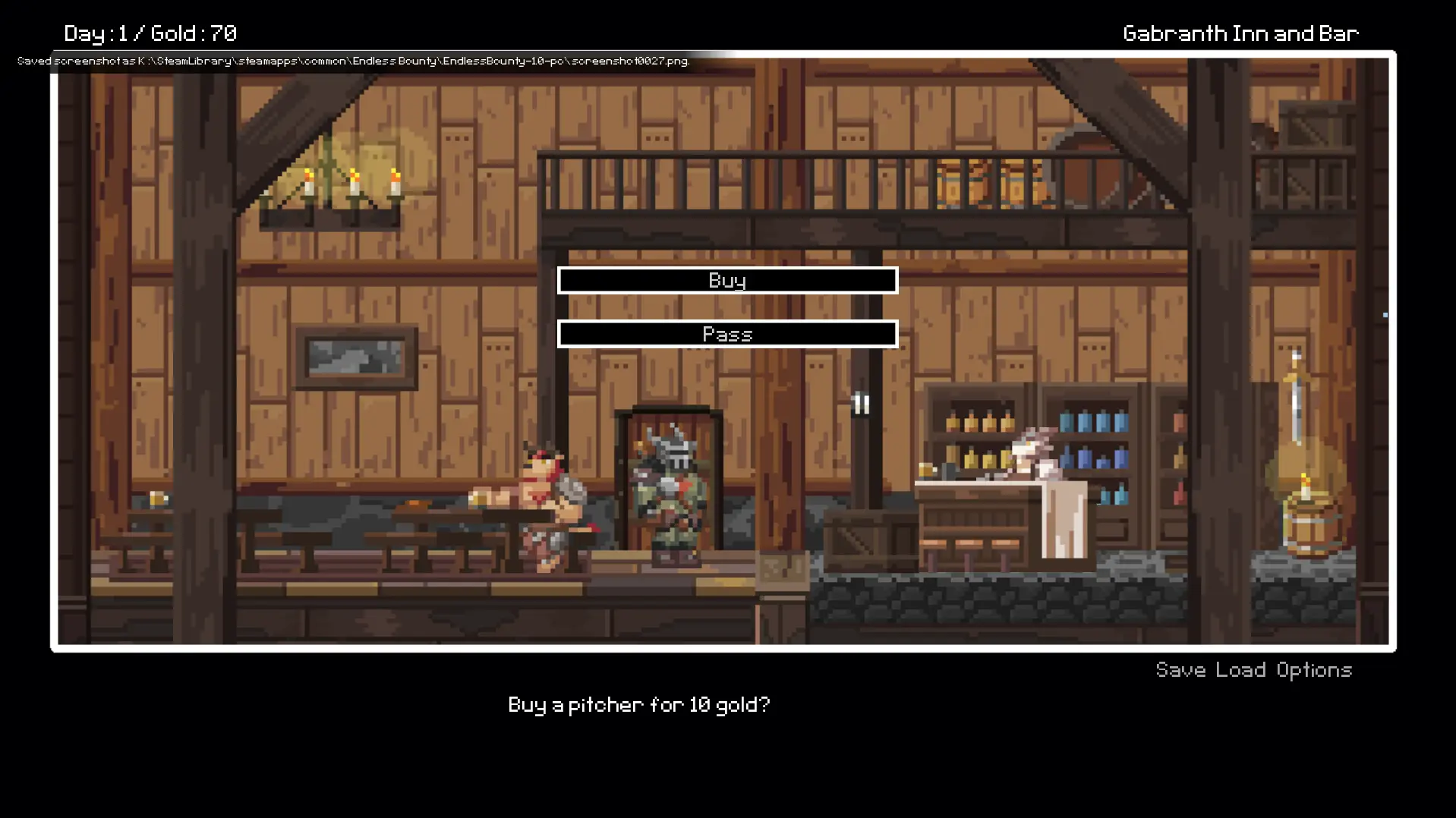Select the Pass option
The height and width of the screenshot is (818, 1456).
coord(727,335)
